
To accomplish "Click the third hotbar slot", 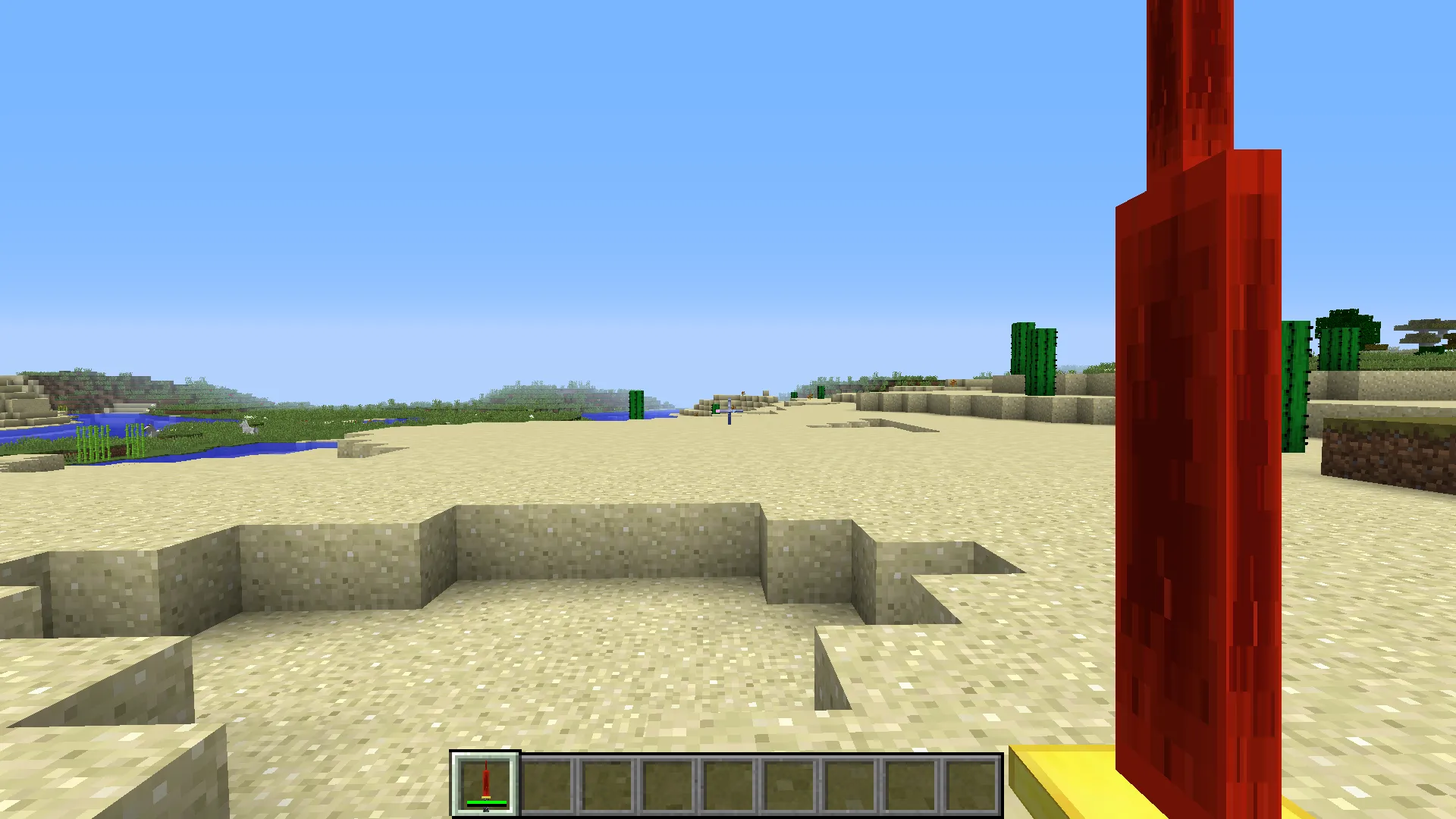I will click(607, 785).
